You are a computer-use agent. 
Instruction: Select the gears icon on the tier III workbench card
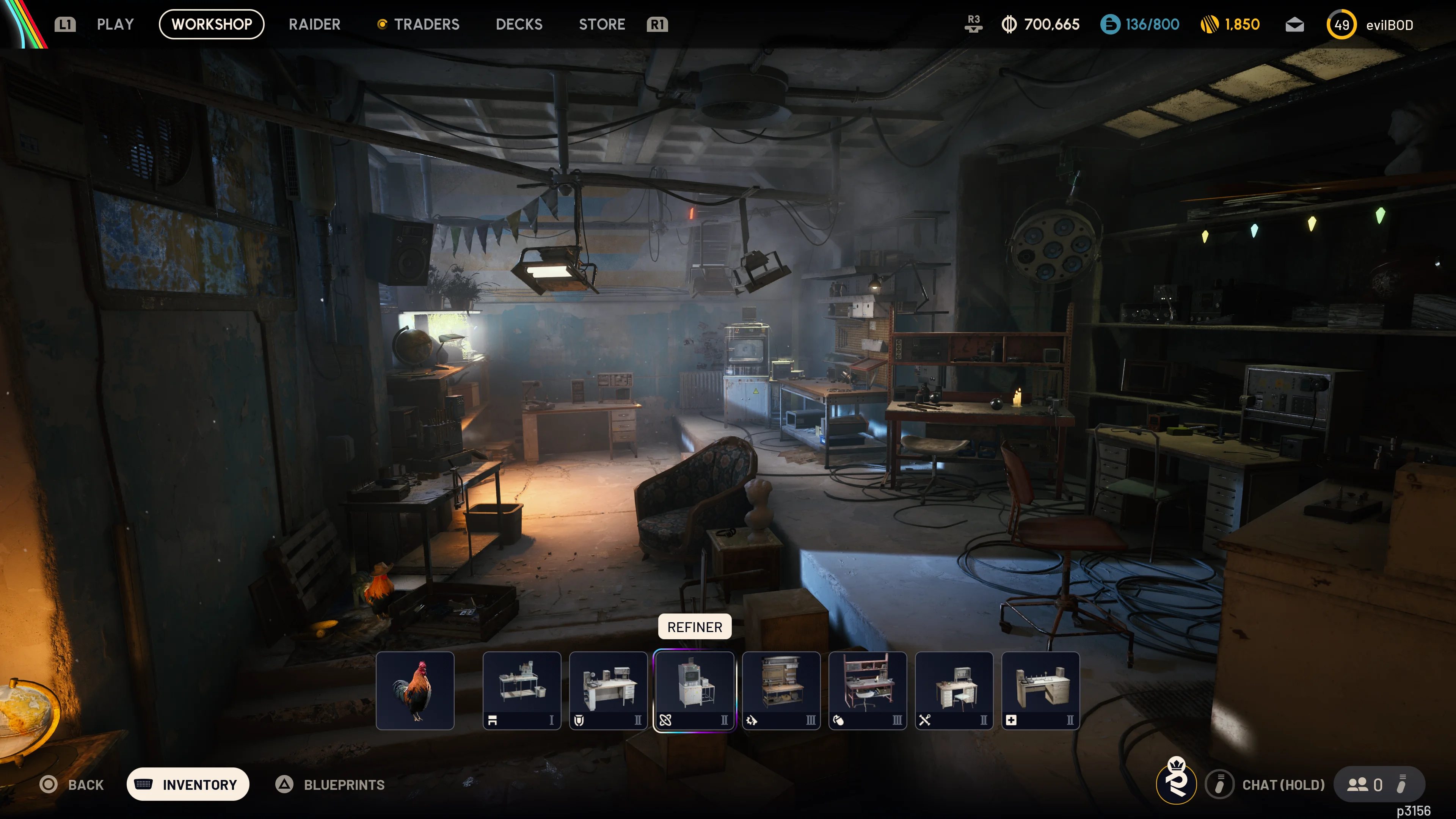[x=751, y=720]
